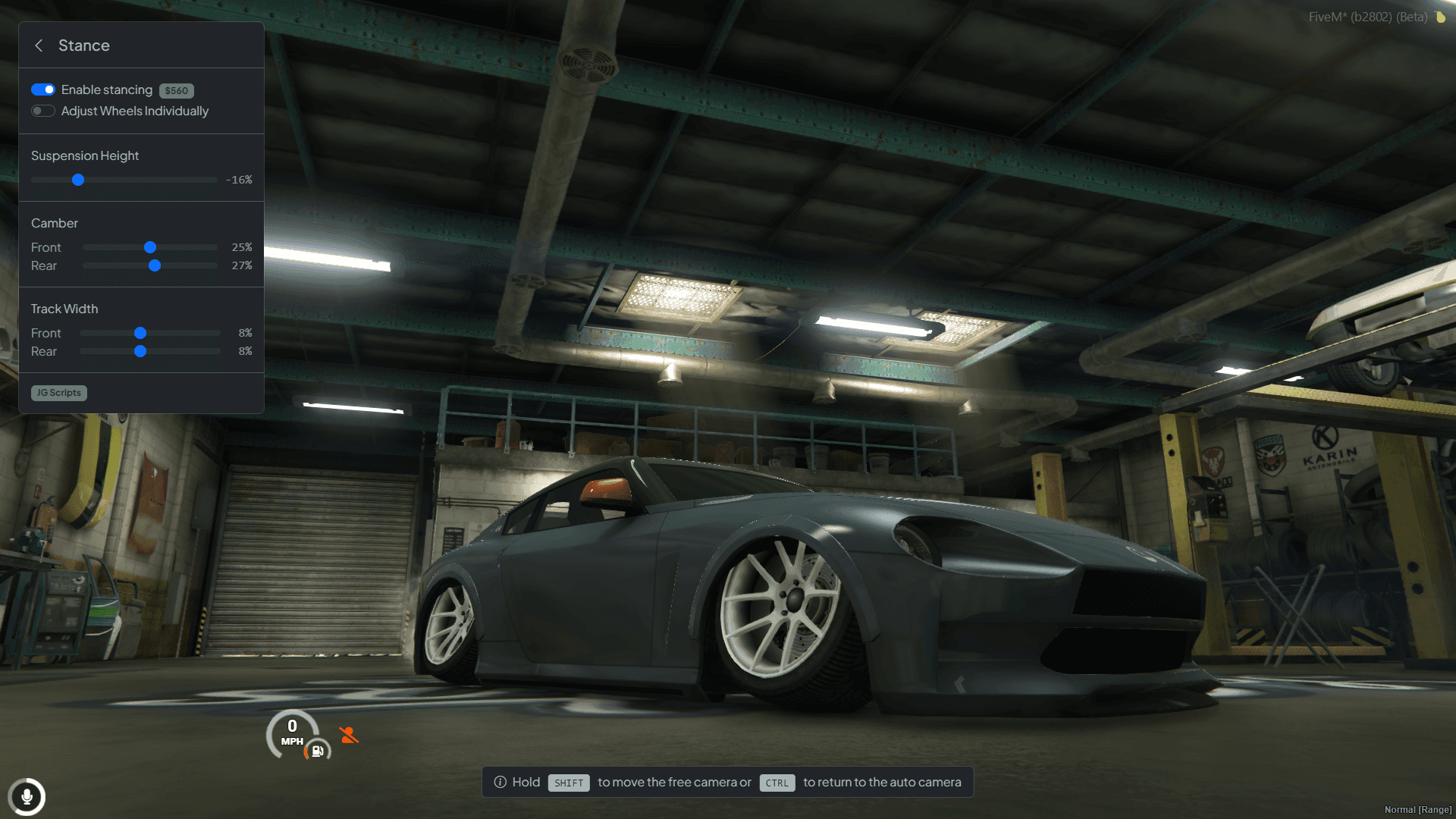
Task: Toggle stancing off then reconsider via its switch
Action: point(43,89)
